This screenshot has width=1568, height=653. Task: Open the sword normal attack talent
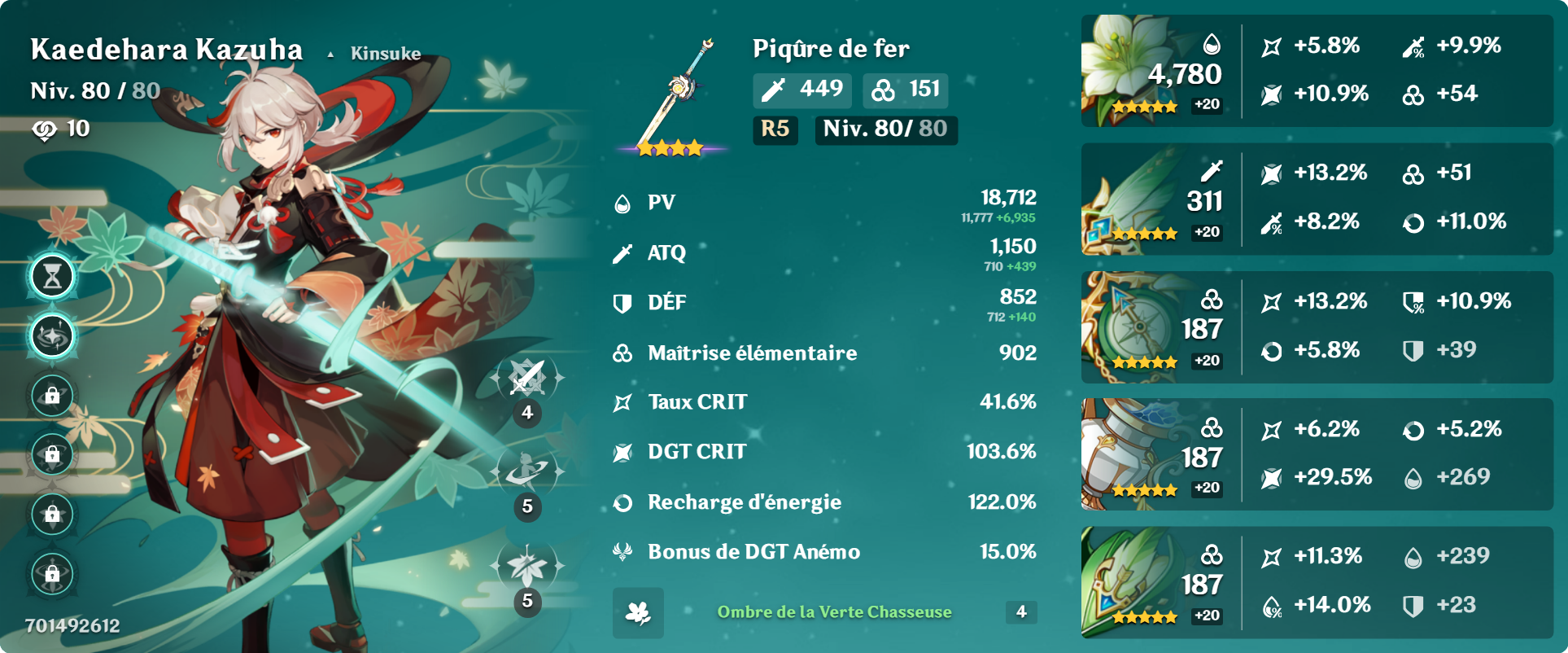tap(527, 379)
